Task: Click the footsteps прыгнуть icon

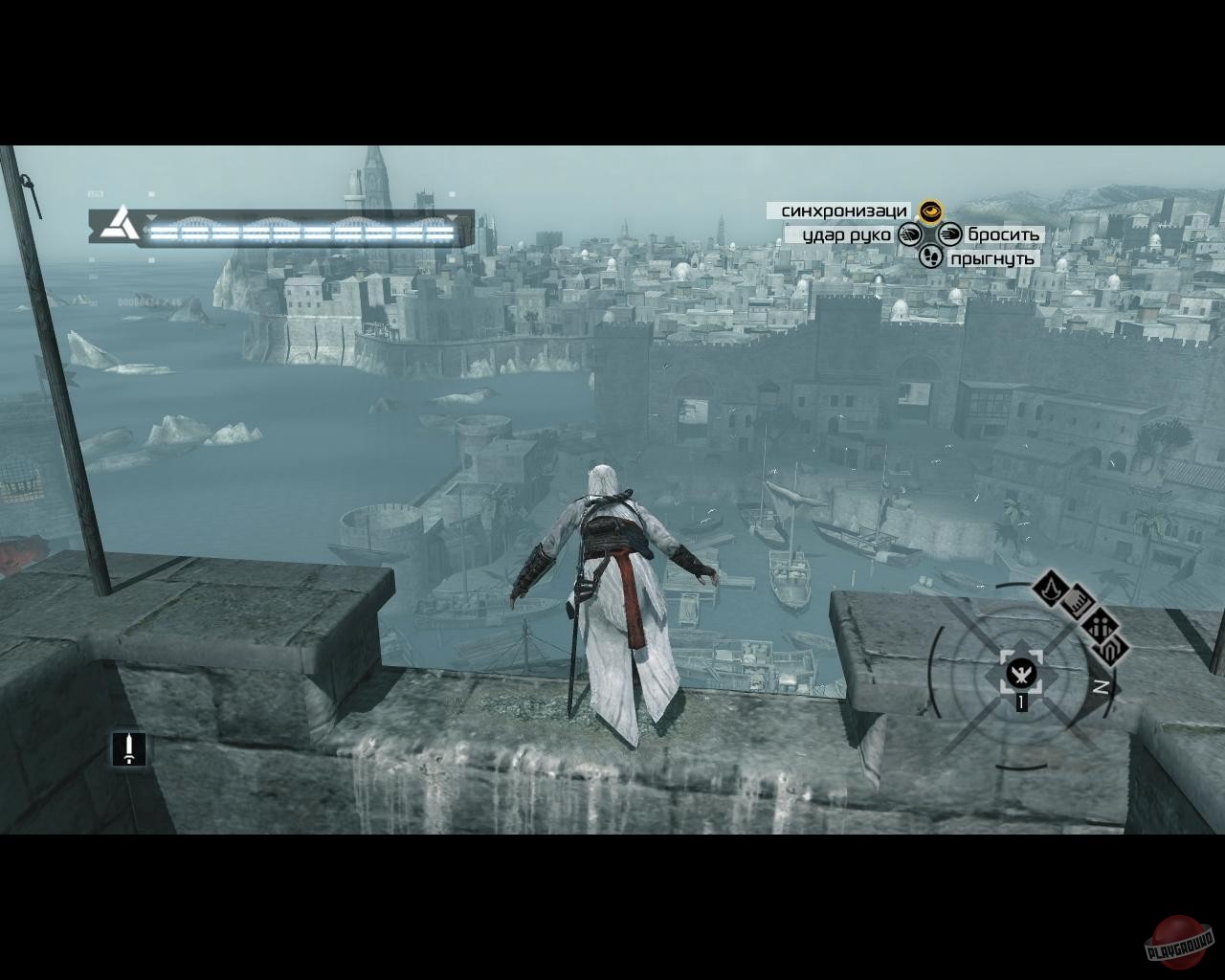Action: [930, 257]
